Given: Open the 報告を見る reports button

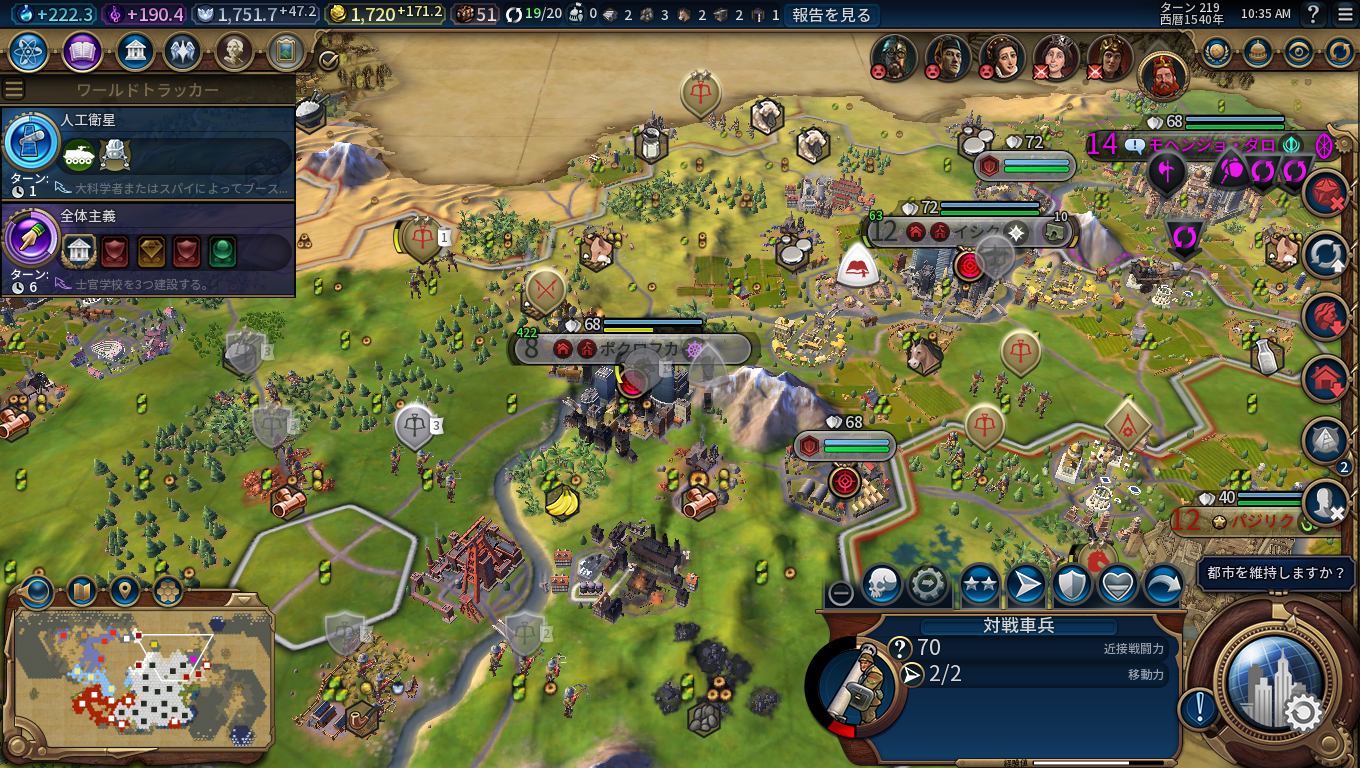Looking at the screenshot, I should (x=831, y=15).
